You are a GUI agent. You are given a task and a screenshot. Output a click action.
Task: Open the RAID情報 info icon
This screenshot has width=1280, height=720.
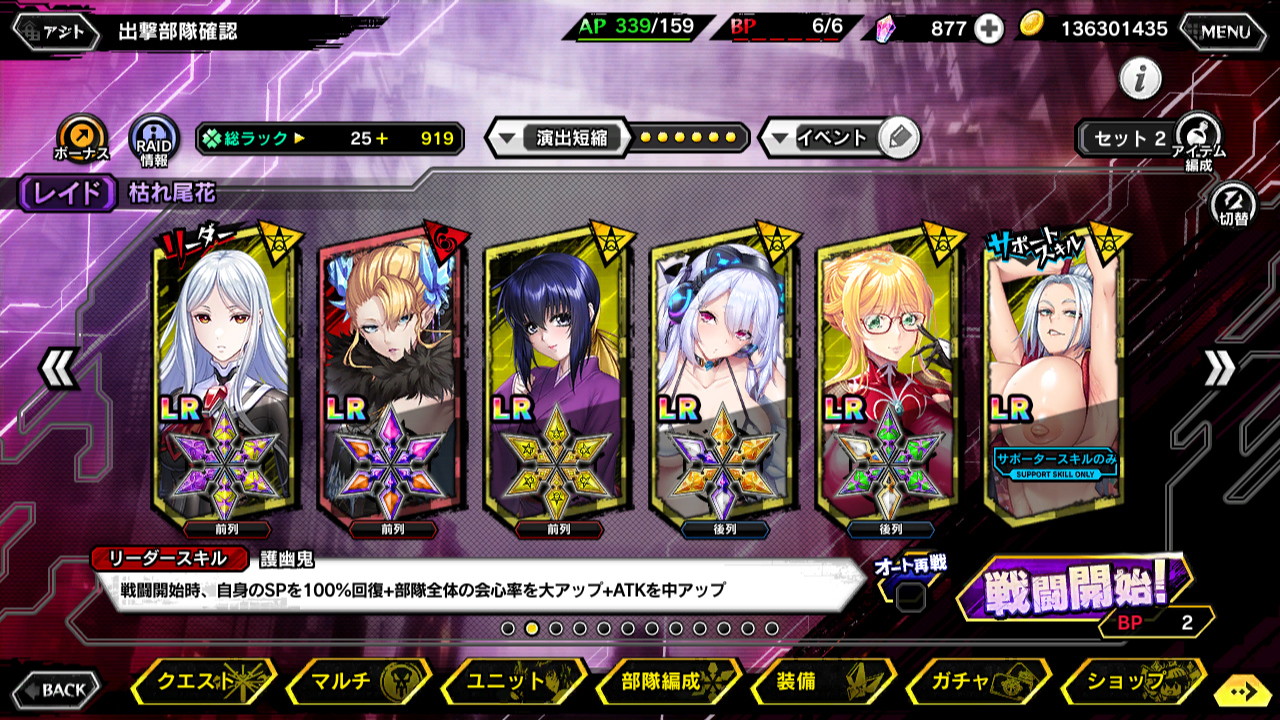tap(154, 138)
